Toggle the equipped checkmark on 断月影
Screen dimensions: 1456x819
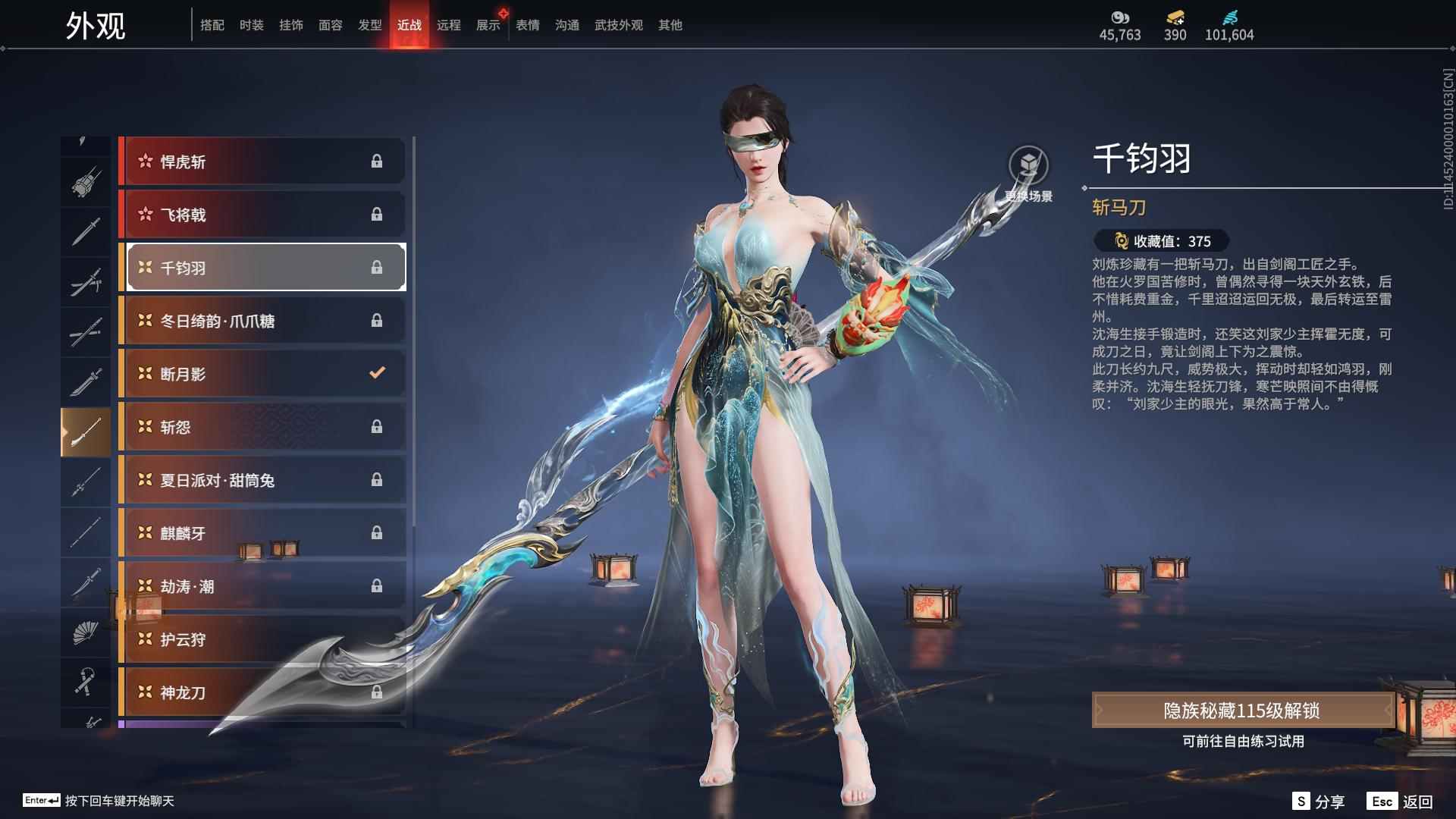375,373
